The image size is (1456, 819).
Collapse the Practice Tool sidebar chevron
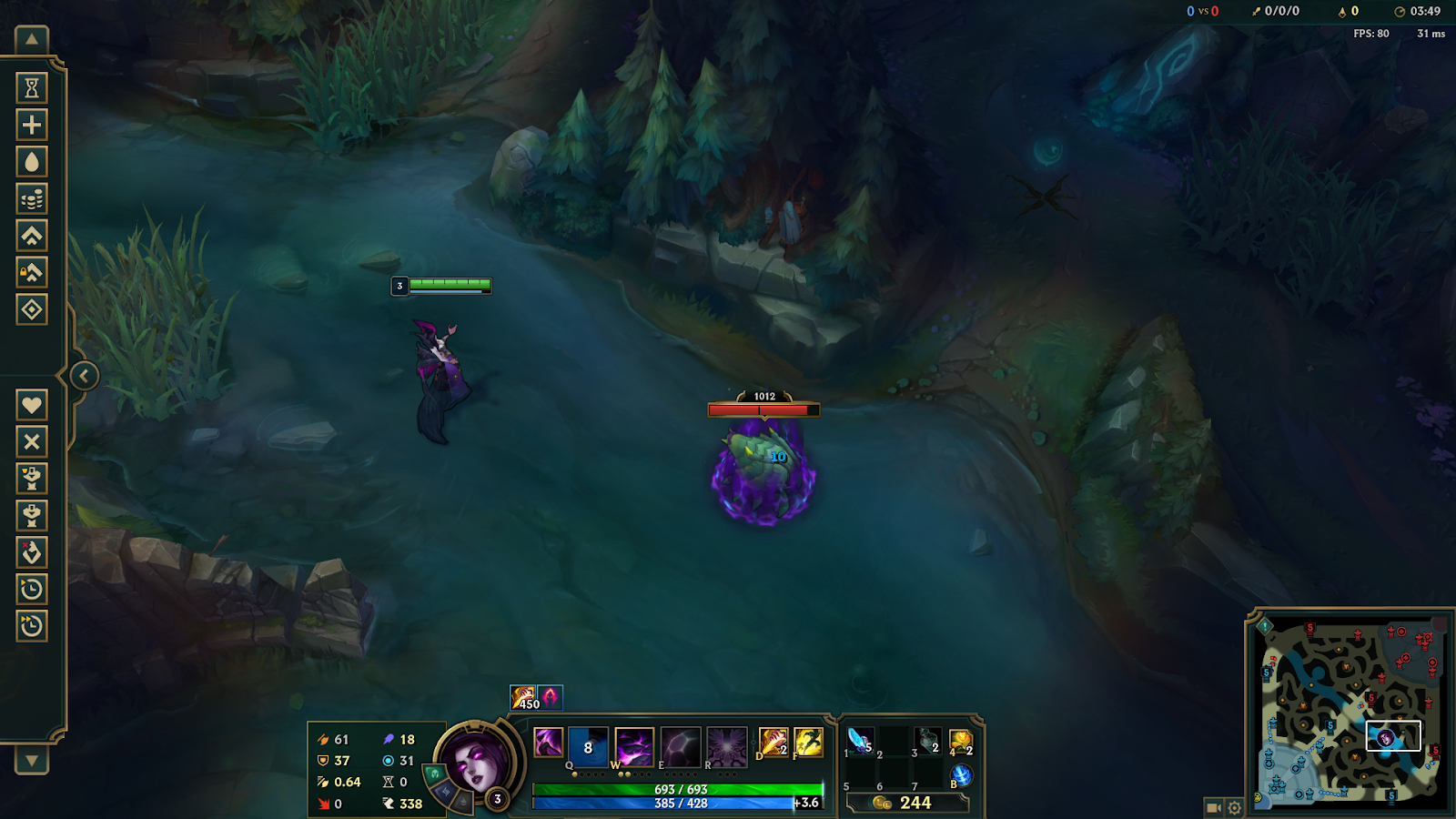pyautogui.click(x=83, y=373)
